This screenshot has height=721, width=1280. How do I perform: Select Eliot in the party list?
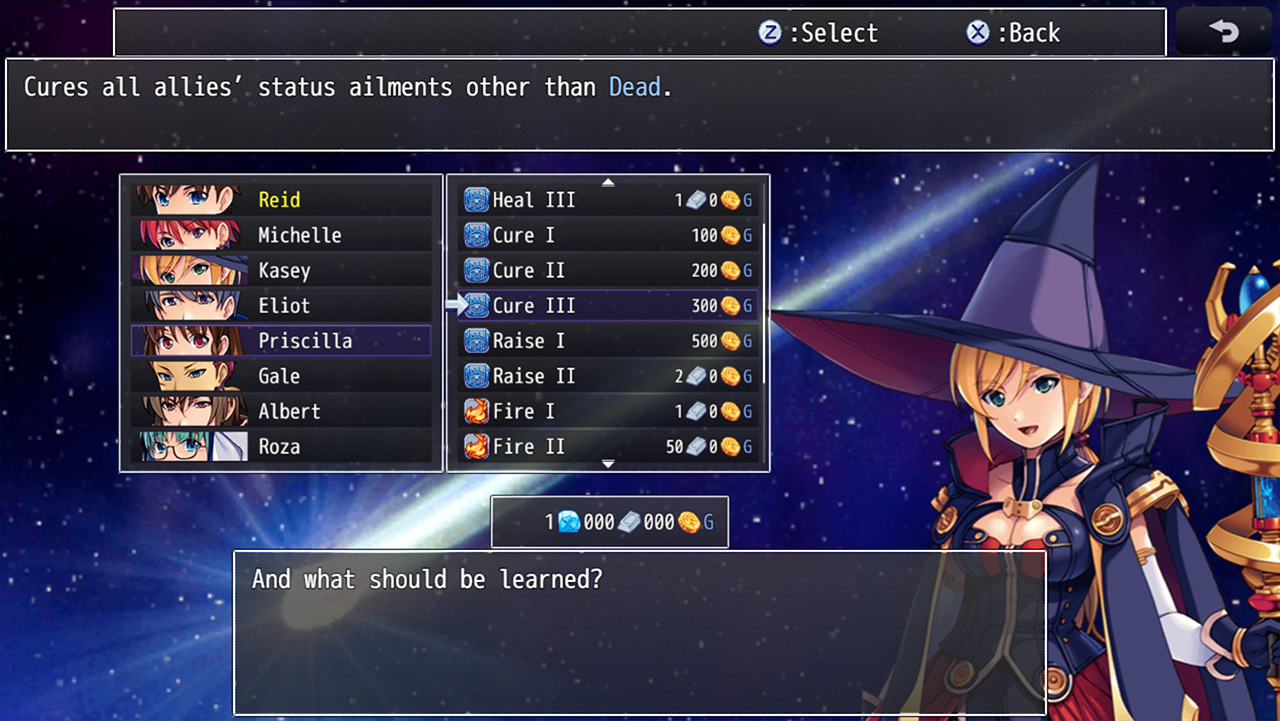click(281, 305)
